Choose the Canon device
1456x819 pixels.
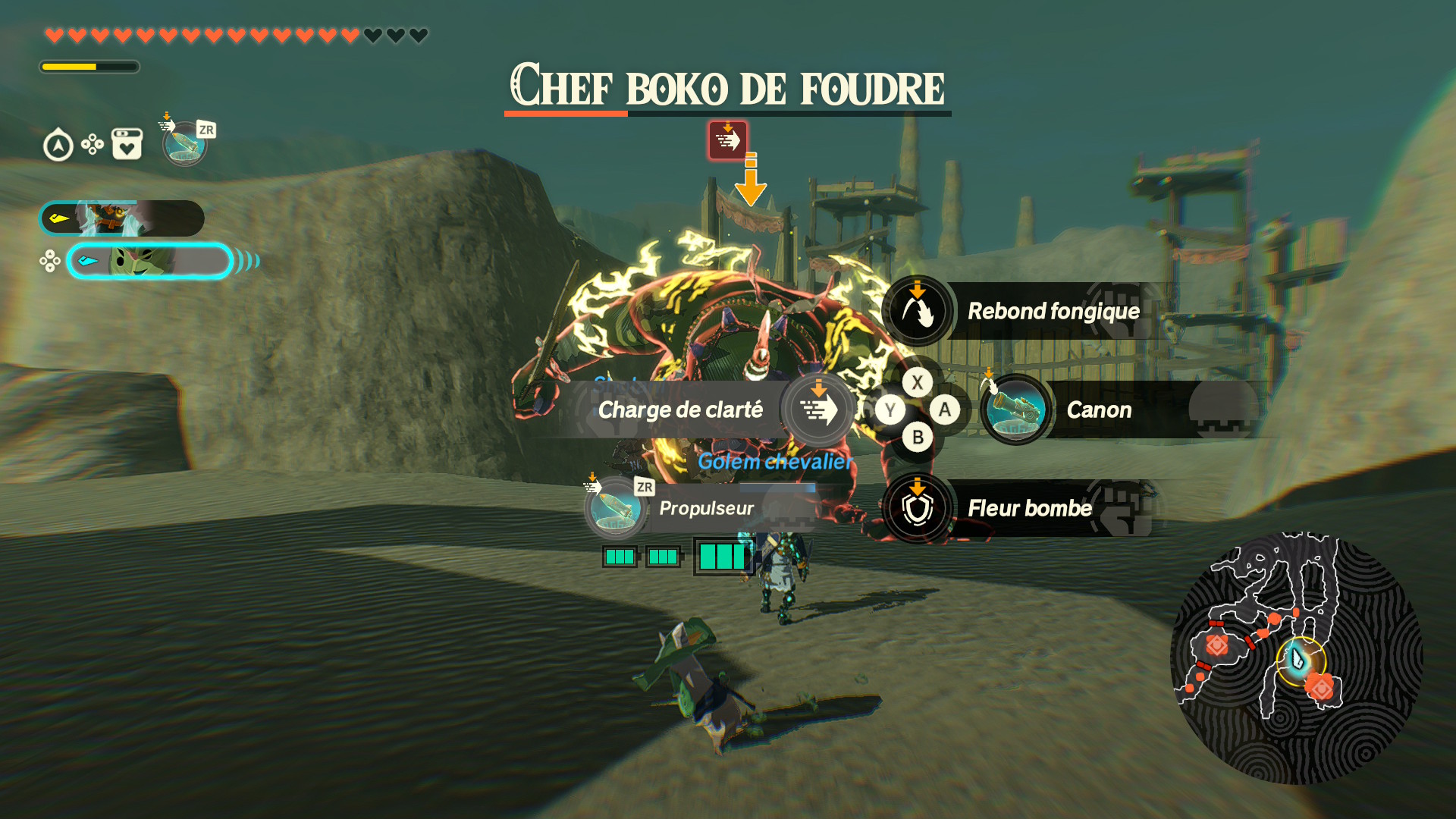click(1016, 410)
